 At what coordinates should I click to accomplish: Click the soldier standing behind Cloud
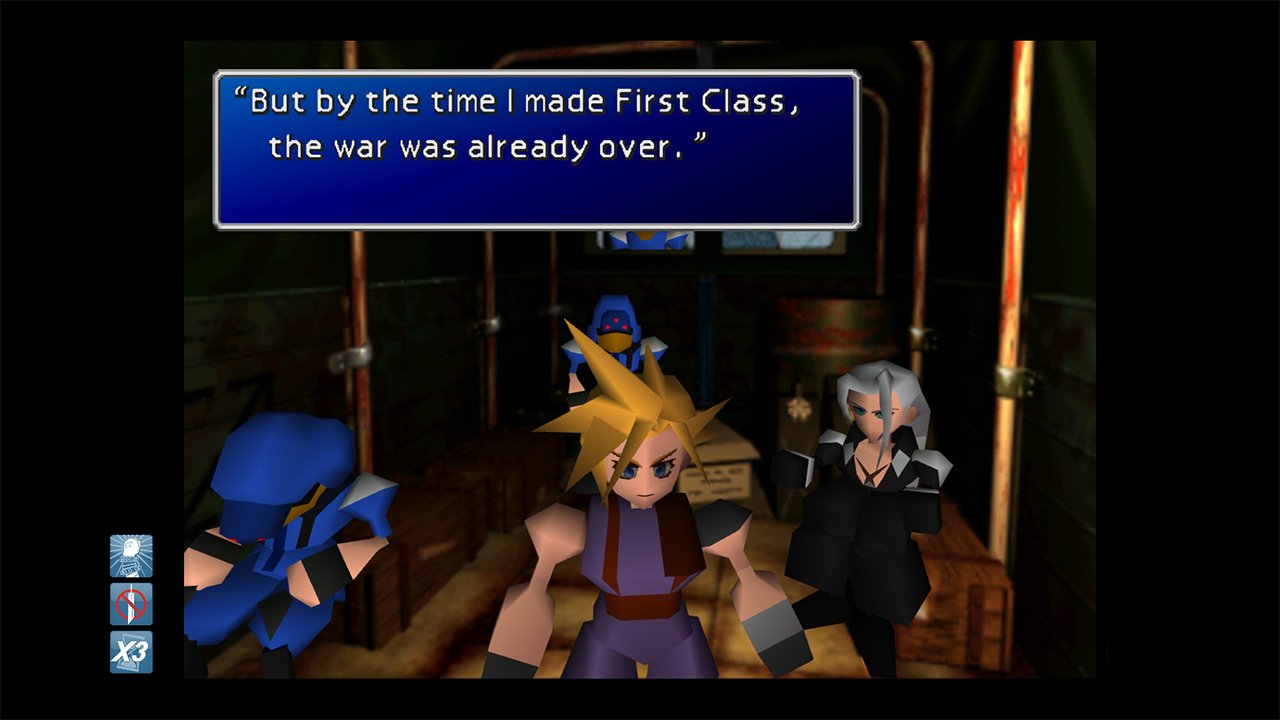point(615,330)
